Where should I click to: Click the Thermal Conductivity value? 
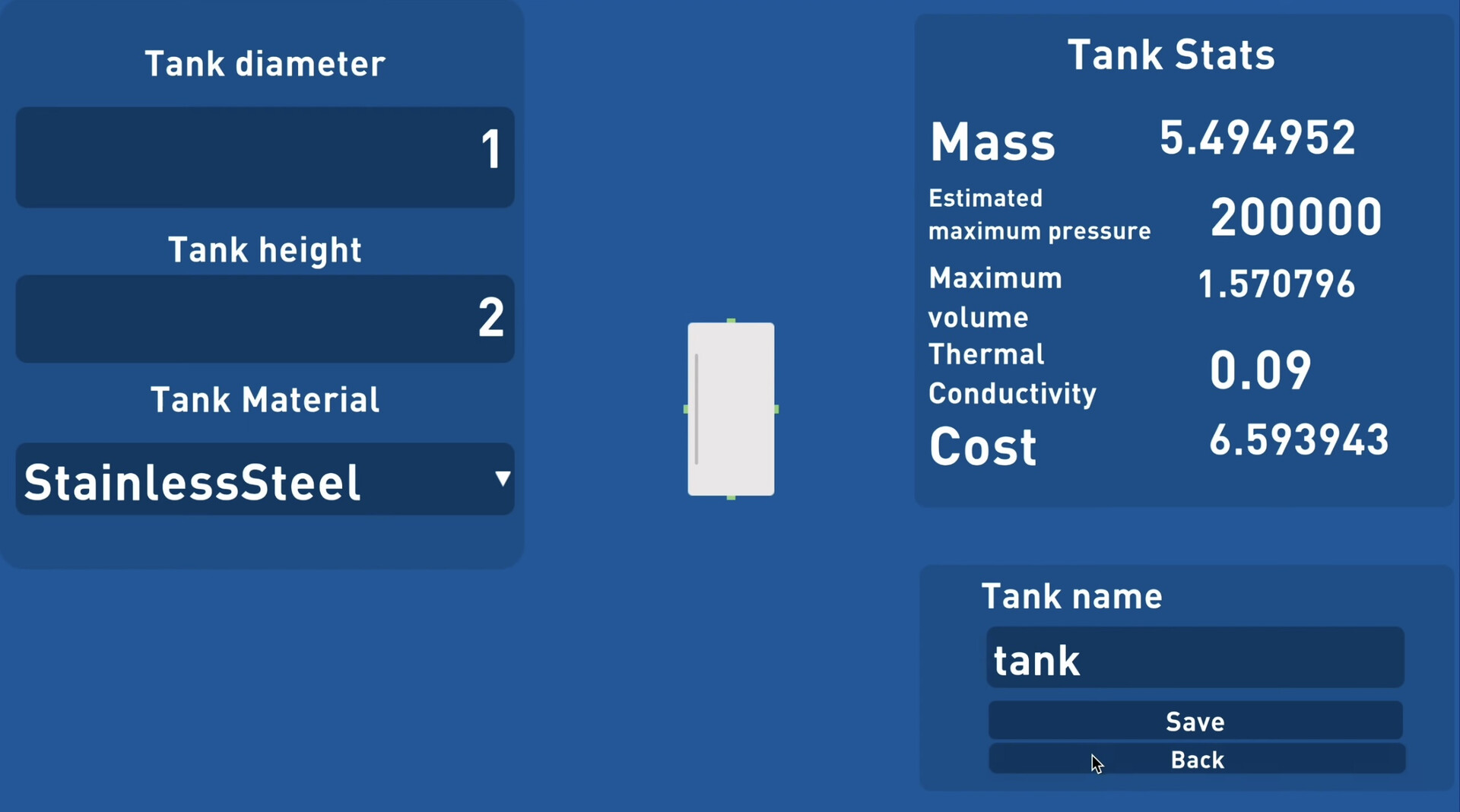1260,370
